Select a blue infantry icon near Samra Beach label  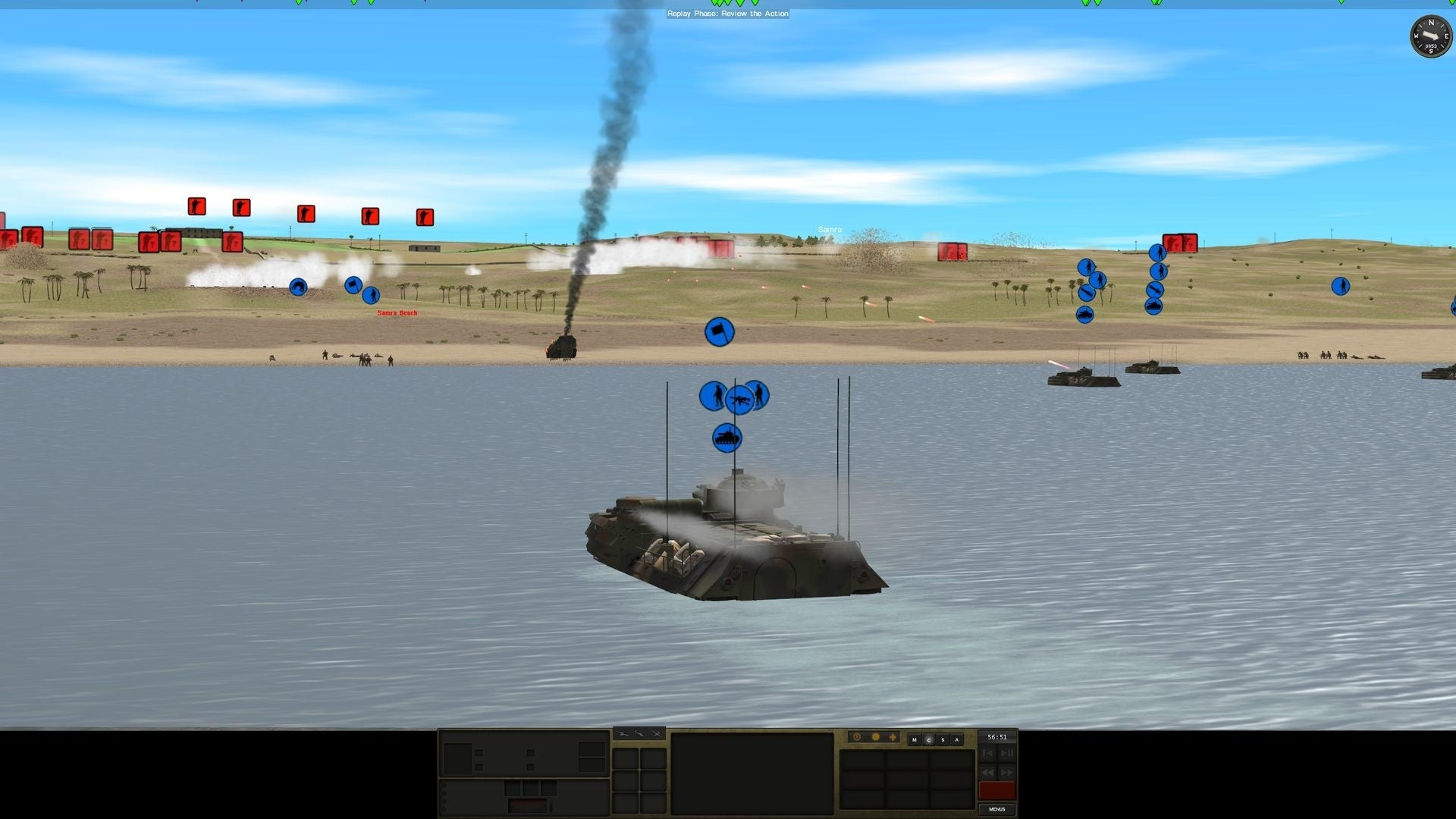372,296
